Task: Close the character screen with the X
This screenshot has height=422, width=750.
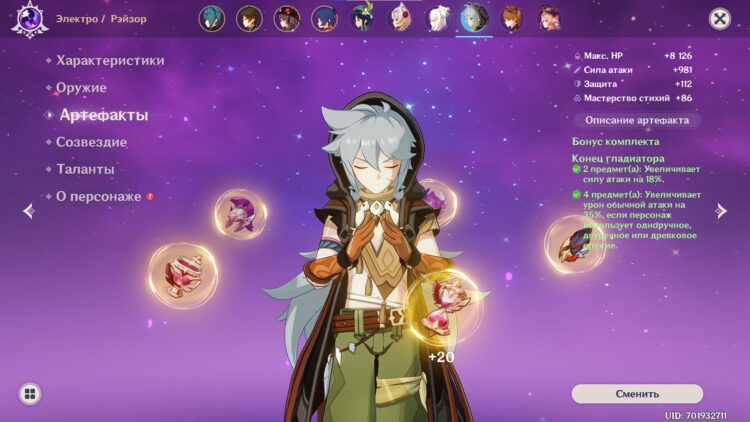Action: [720, 18]
